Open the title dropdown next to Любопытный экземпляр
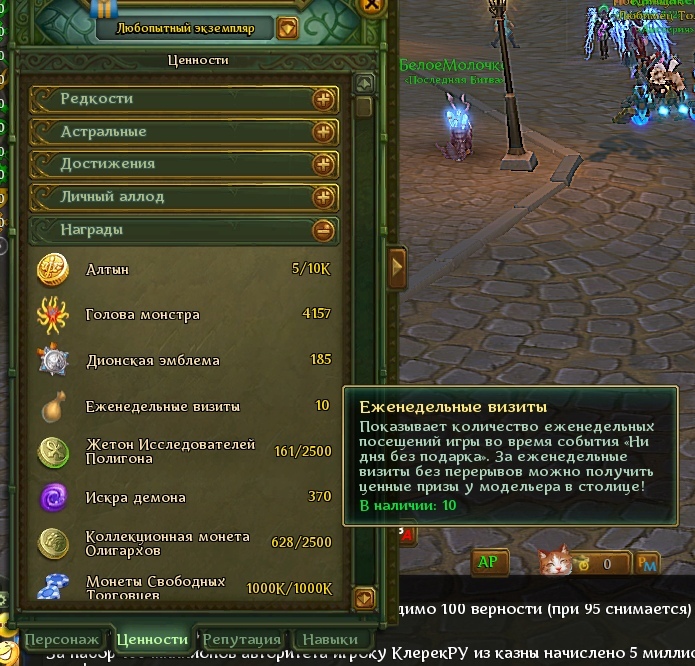This screenshot has width=695, height=666. click(x=288, y=28)
